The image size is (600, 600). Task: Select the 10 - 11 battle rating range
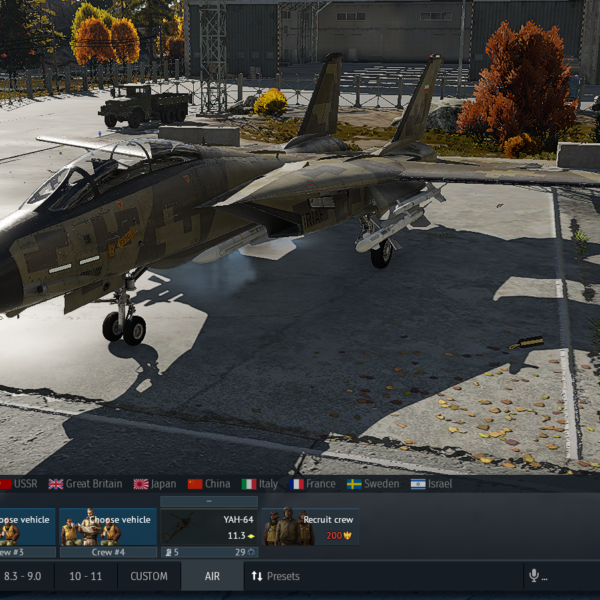pyautogui.click(x=86, y=576)
